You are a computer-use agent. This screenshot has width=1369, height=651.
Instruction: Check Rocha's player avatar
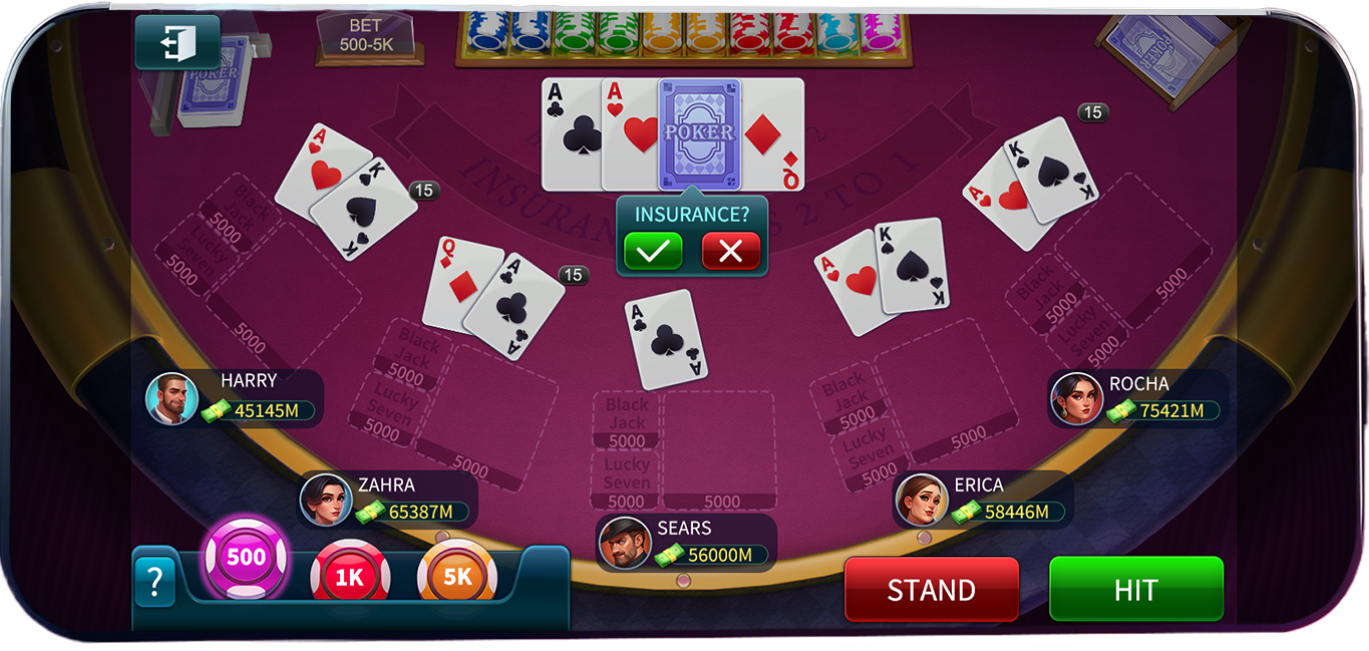pos(1076,399)
